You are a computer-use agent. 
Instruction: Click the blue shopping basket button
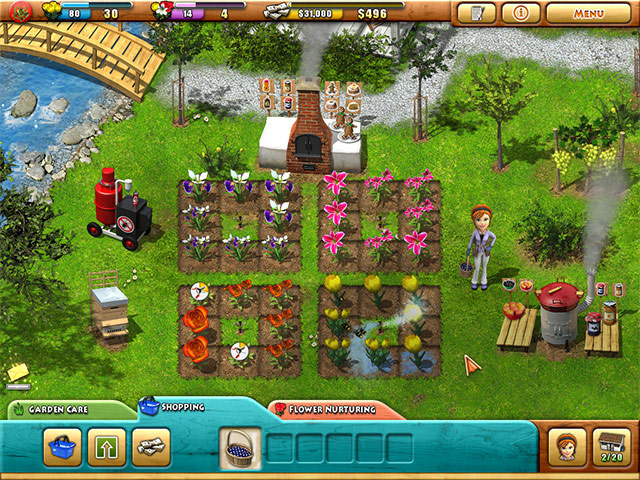(62, 446)
